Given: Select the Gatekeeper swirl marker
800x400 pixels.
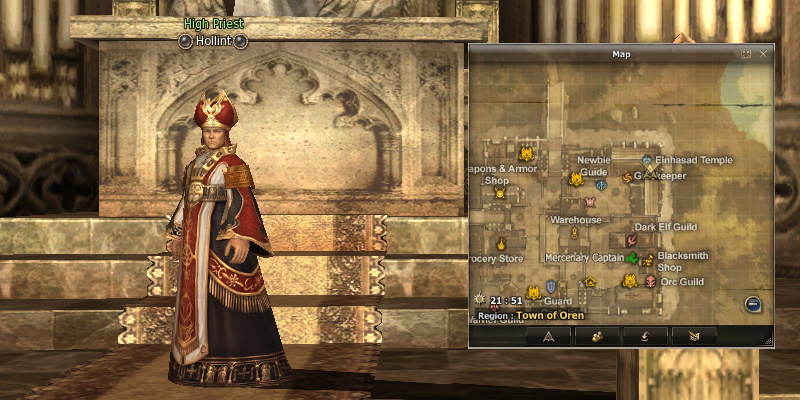Looking at the screenshot, I should (x=628, y=177).
